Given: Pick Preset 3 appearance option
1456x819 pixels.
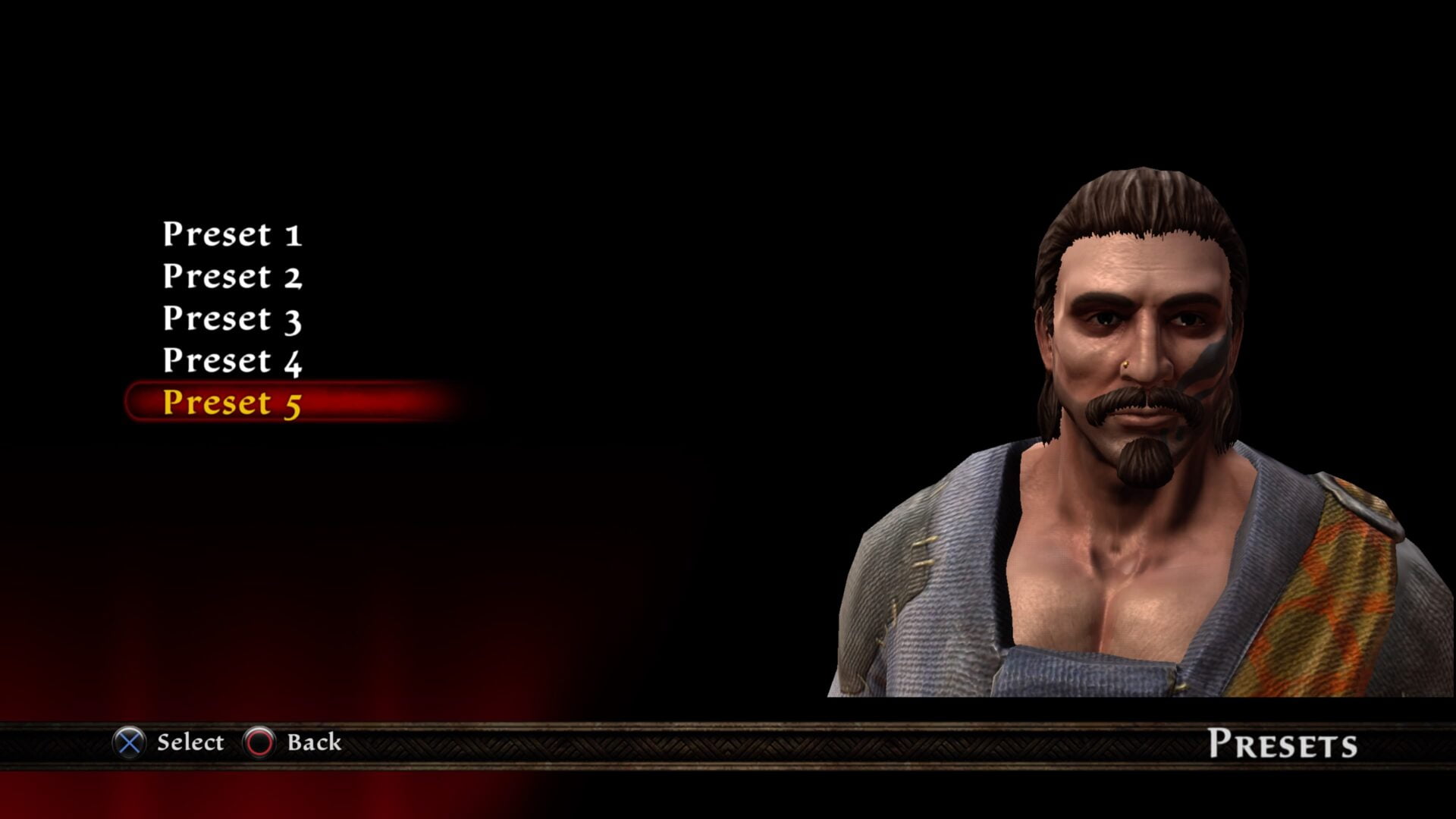Looking at the screenshot, I should tap(232, 318).
